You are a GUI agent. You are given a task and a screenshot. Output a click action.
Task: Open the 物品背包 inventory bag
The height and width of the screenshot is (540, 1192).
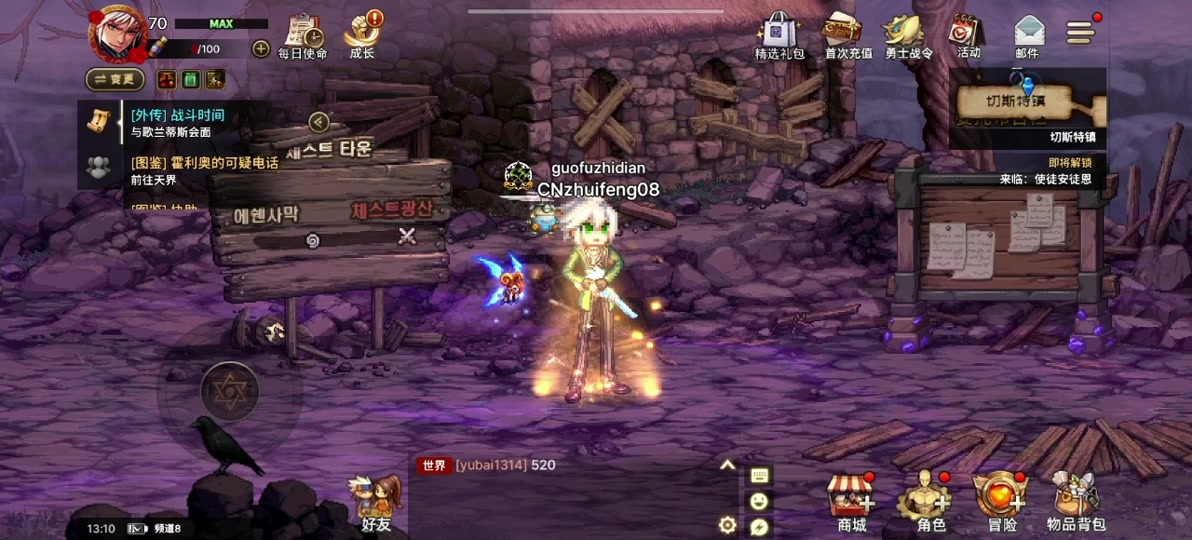pyautogui.click(x=1076, y=500)
